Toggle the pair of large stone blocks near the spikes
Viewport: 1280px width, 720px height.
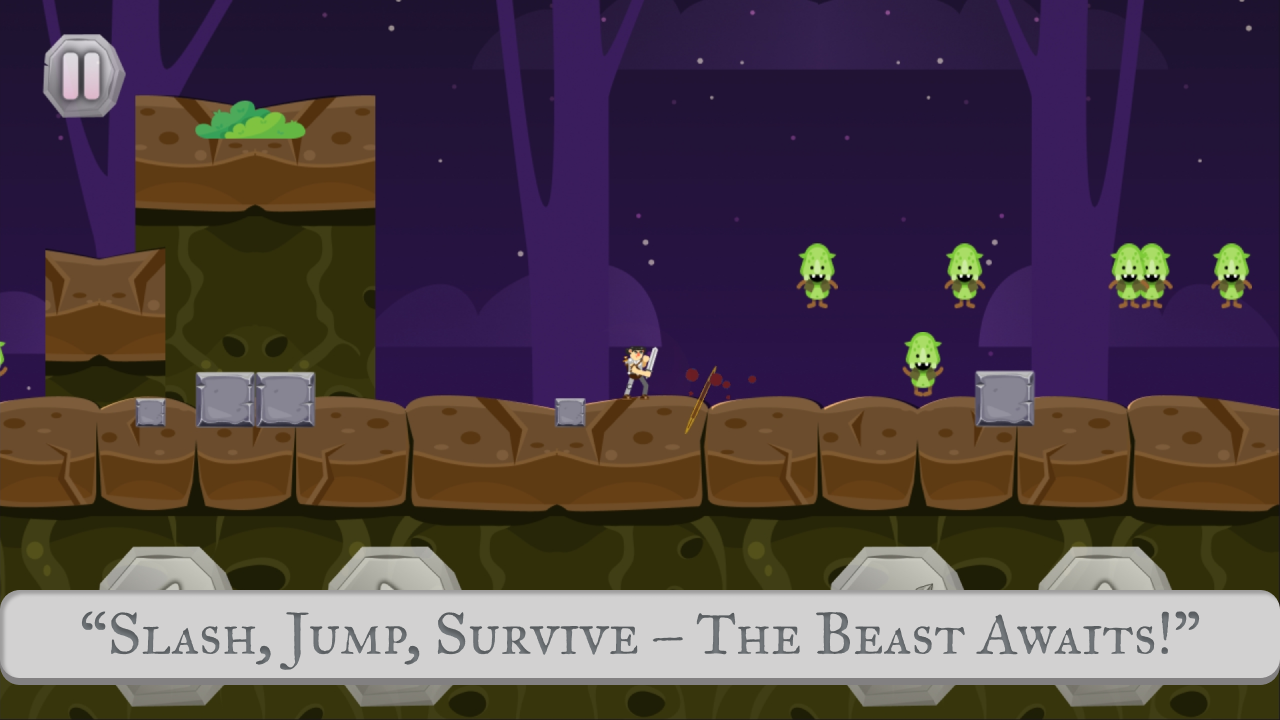pyautogui.click(x=257, y=398)
